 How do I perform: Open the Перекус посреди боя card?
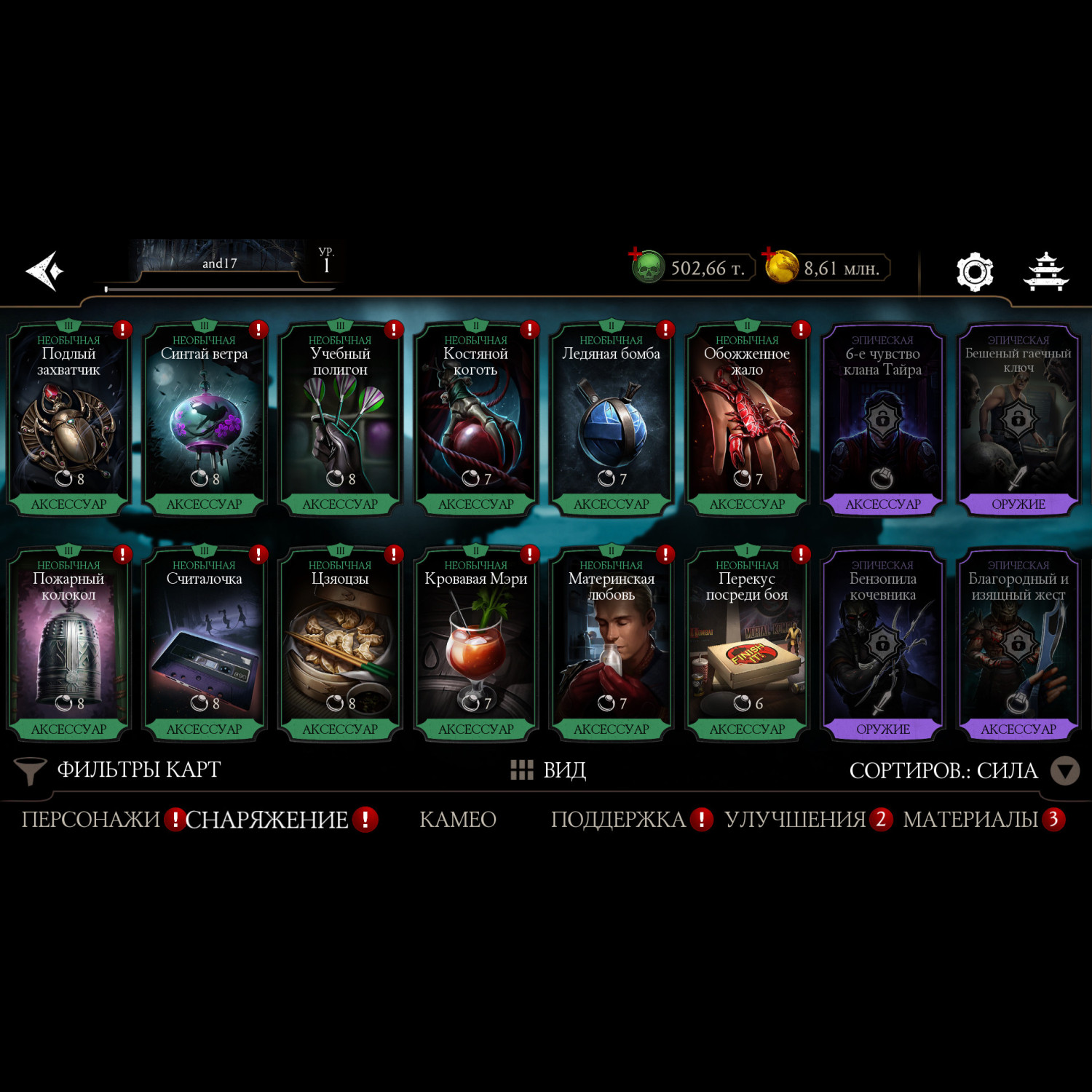747,645
